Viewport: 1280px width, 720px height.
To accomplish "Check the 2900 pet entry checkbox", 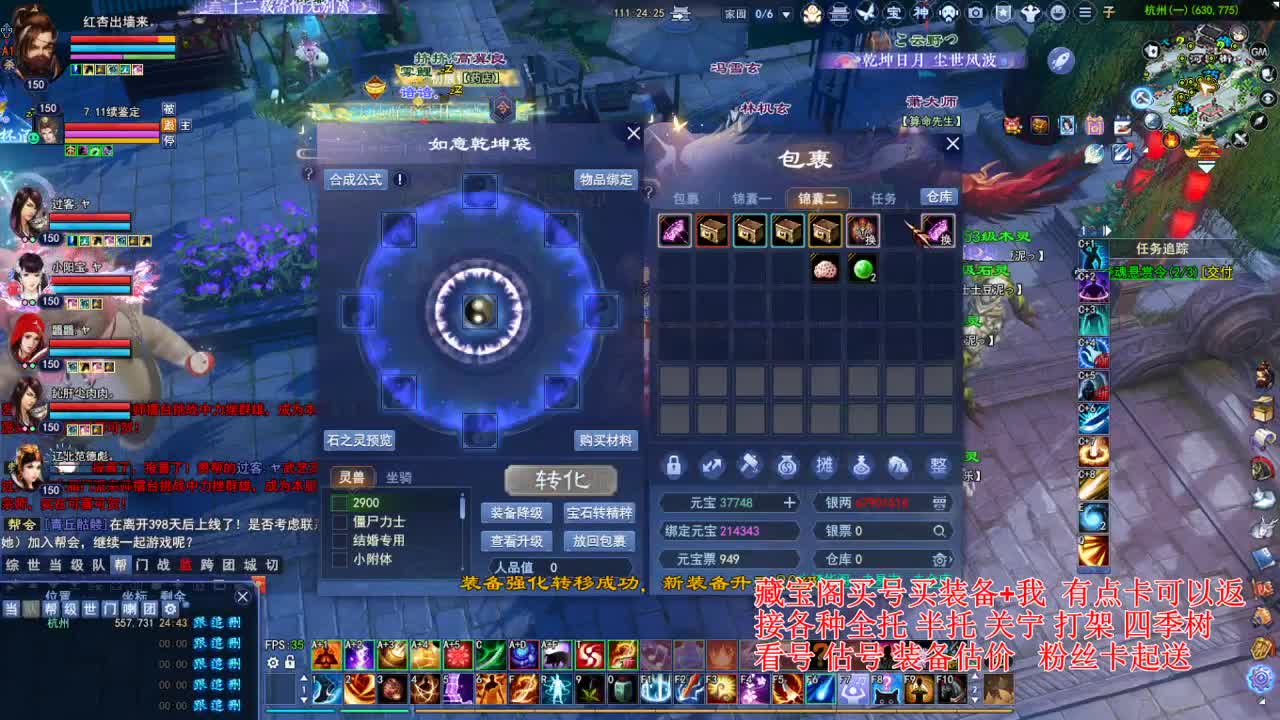I will coord(339,502).
